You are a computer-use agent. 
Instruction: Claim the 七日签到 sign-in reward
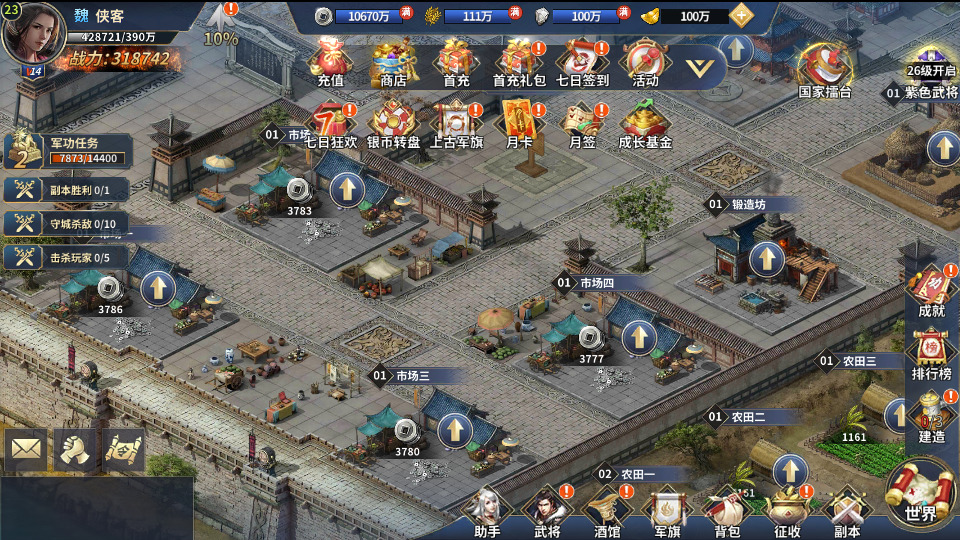(582, 62)
